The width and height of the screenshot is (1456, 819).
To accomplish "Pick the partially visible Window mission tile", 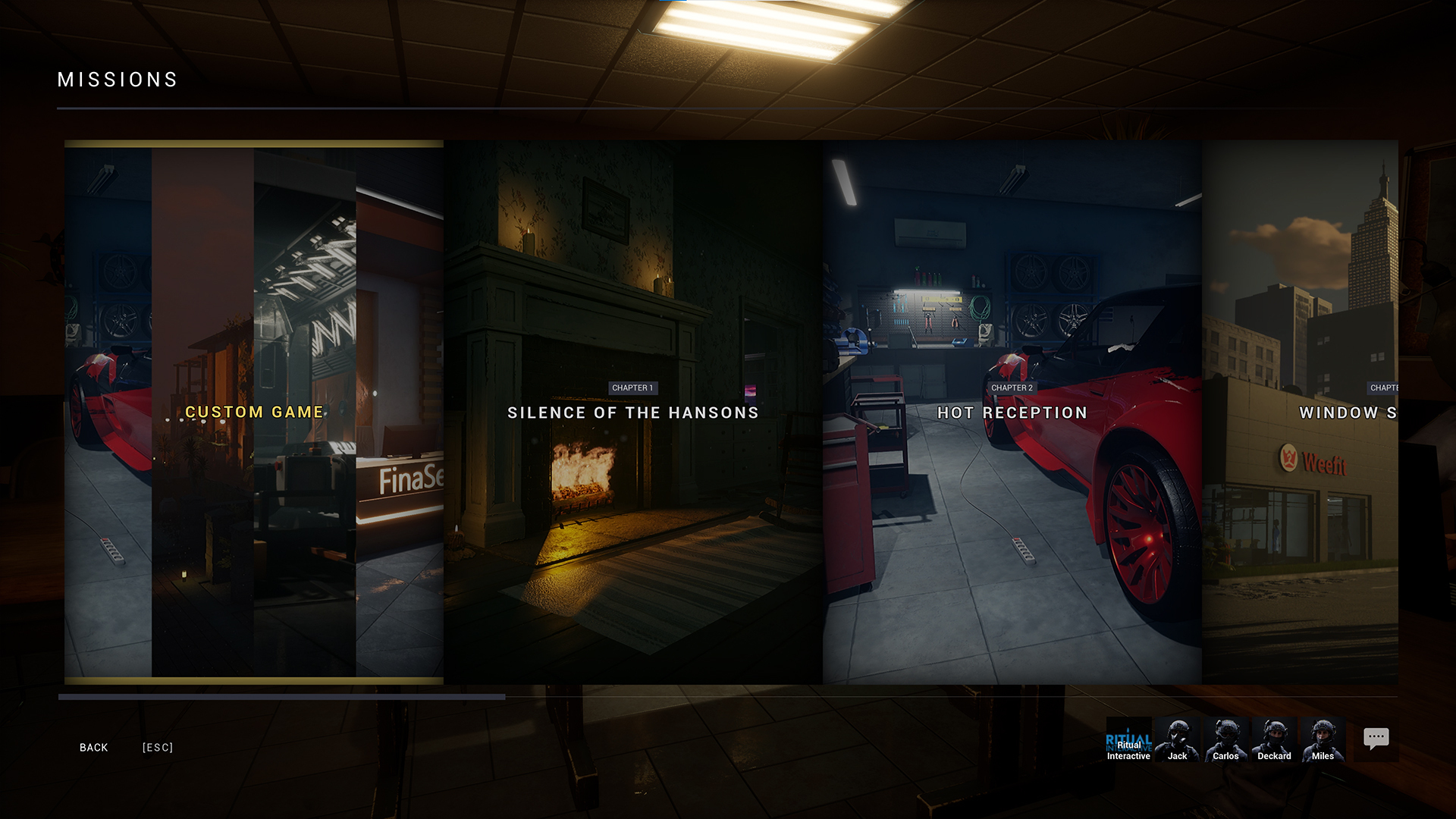I will tap(1300, 412).
